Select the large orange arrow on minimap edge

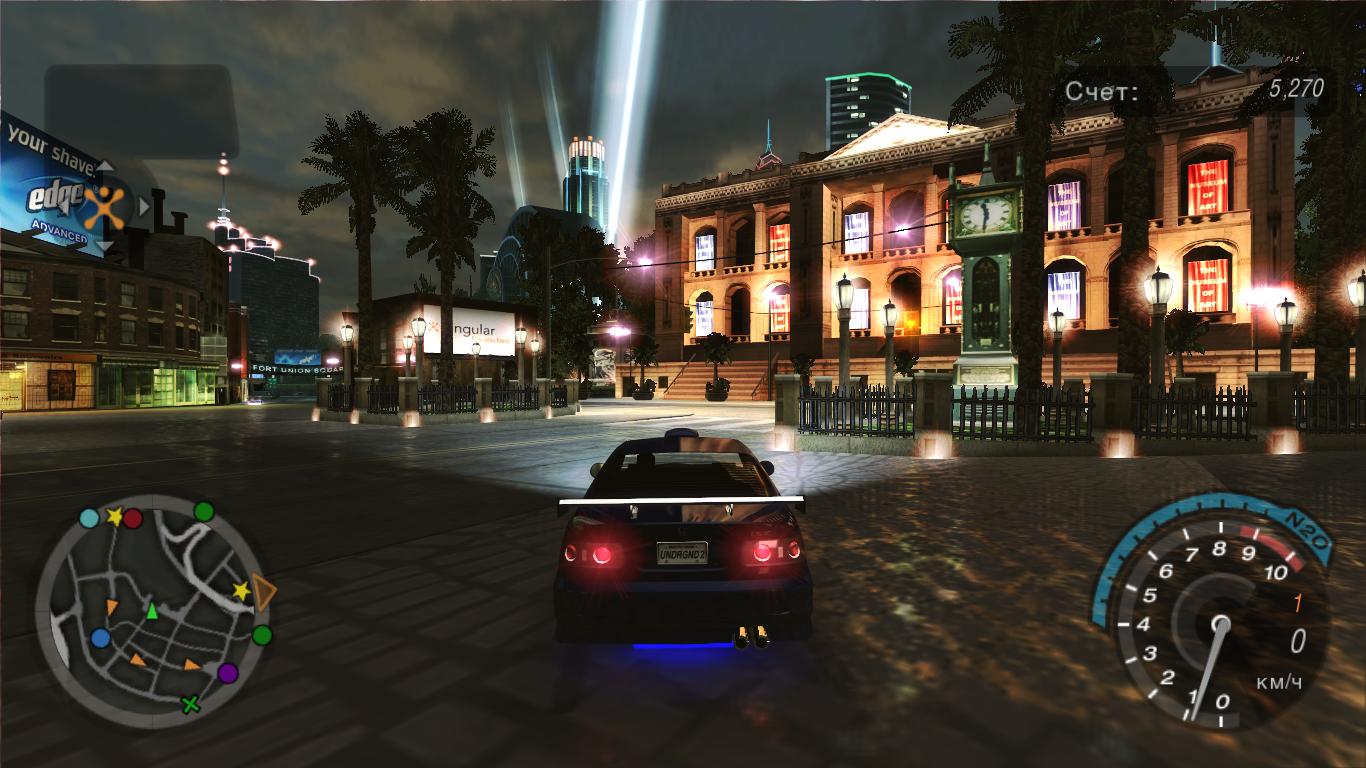click(264, 593)
